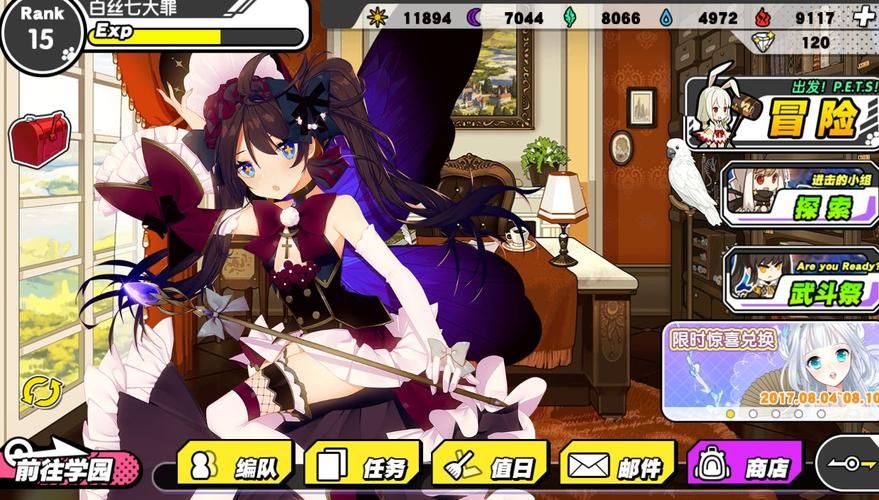Check the 邮件 mailbox
879x500 pixels.
click(617, 465)
